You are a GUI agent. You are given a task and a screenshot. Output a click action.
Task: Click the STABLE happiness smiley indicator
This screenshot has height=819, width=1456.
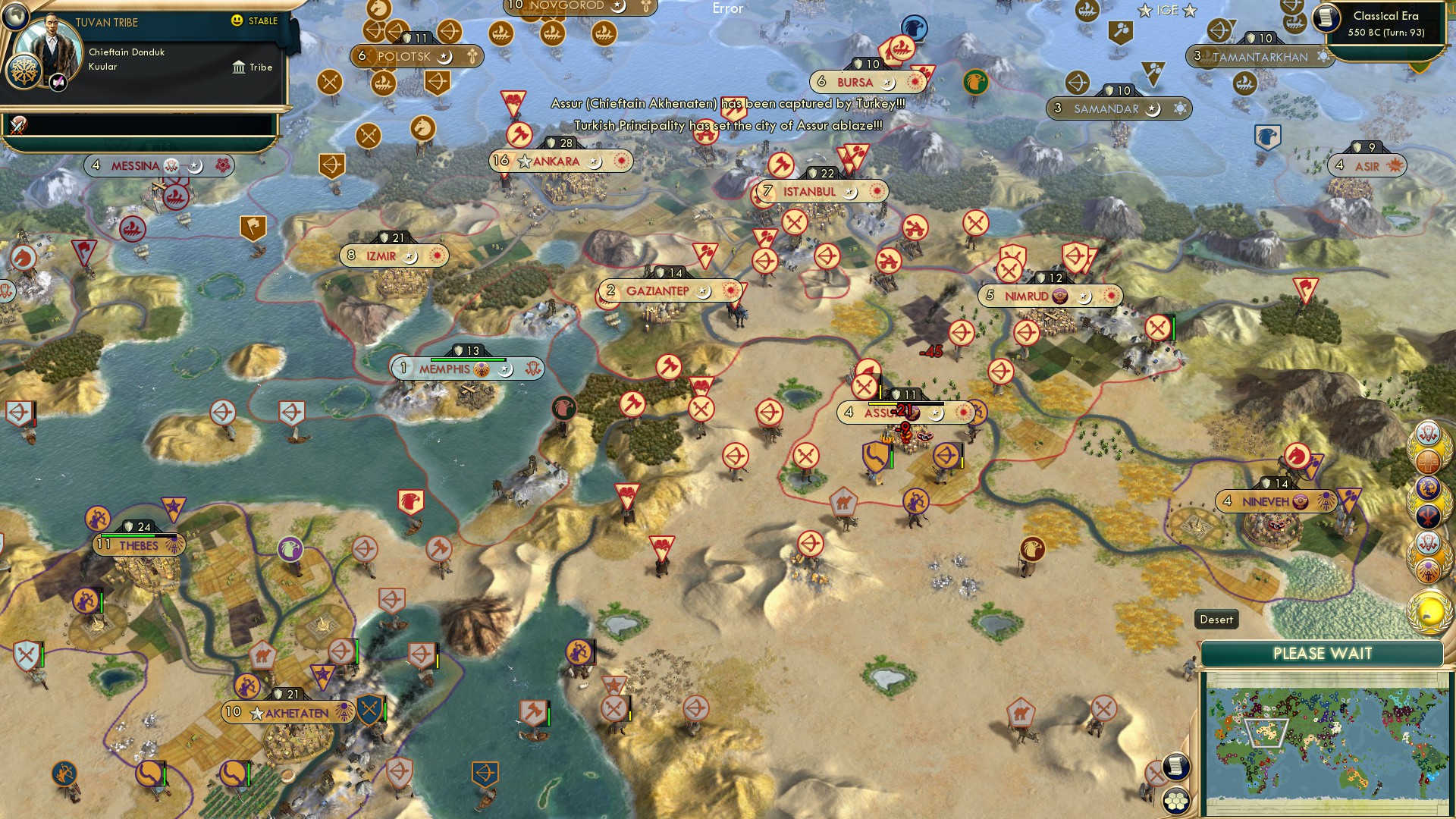pos(237,22)
